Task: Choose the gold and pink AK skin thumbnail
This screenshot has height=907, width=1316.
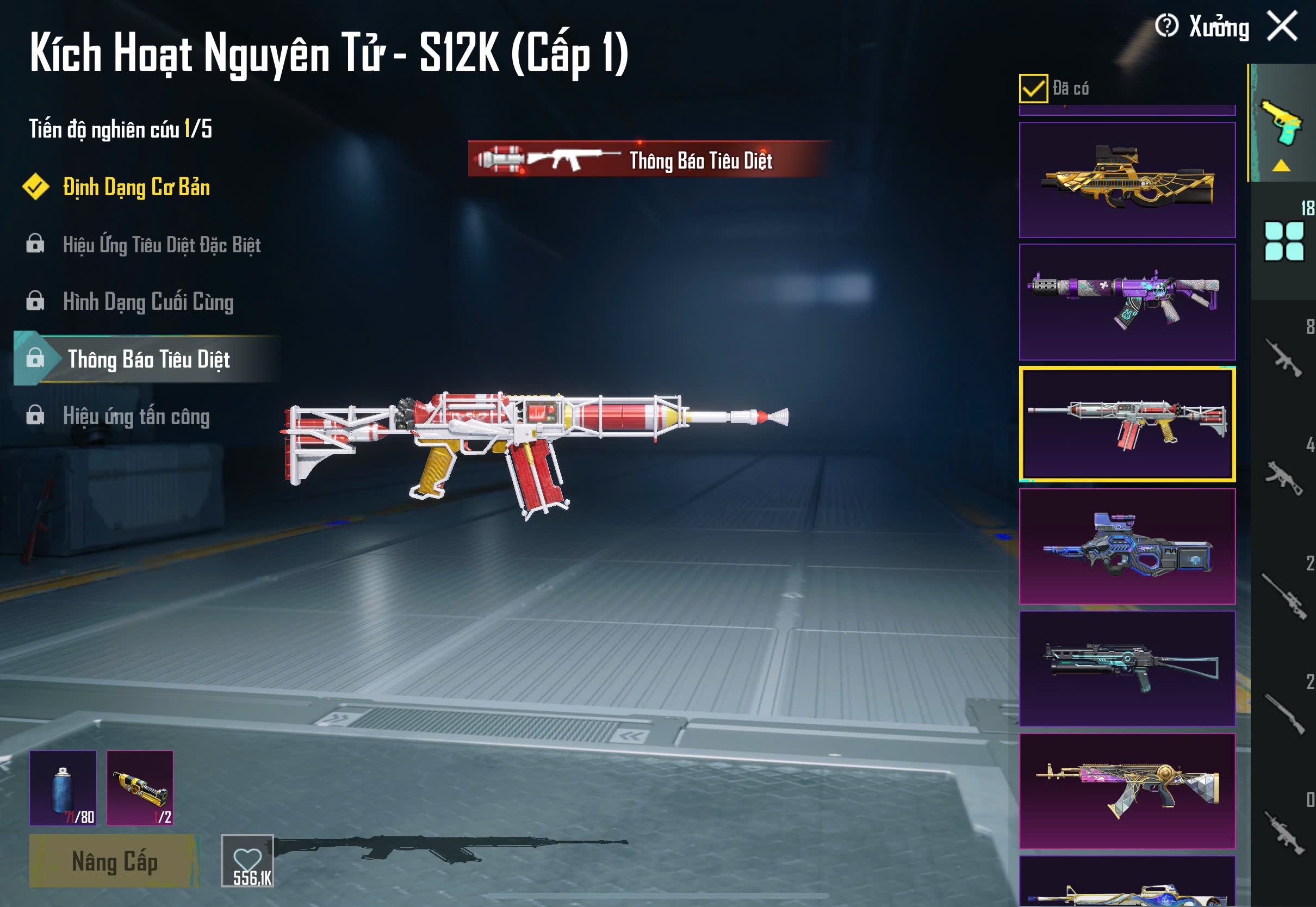Action: 1127,791
